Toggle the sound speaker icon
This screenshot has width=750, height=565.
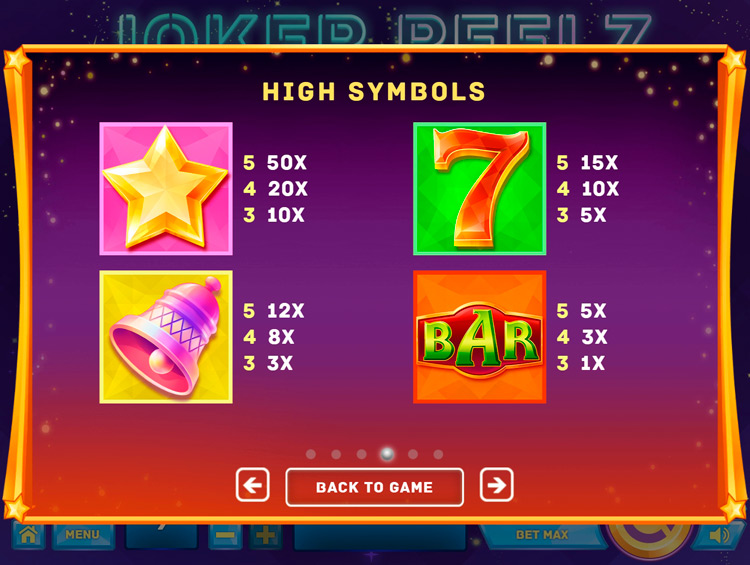point(718,537)
